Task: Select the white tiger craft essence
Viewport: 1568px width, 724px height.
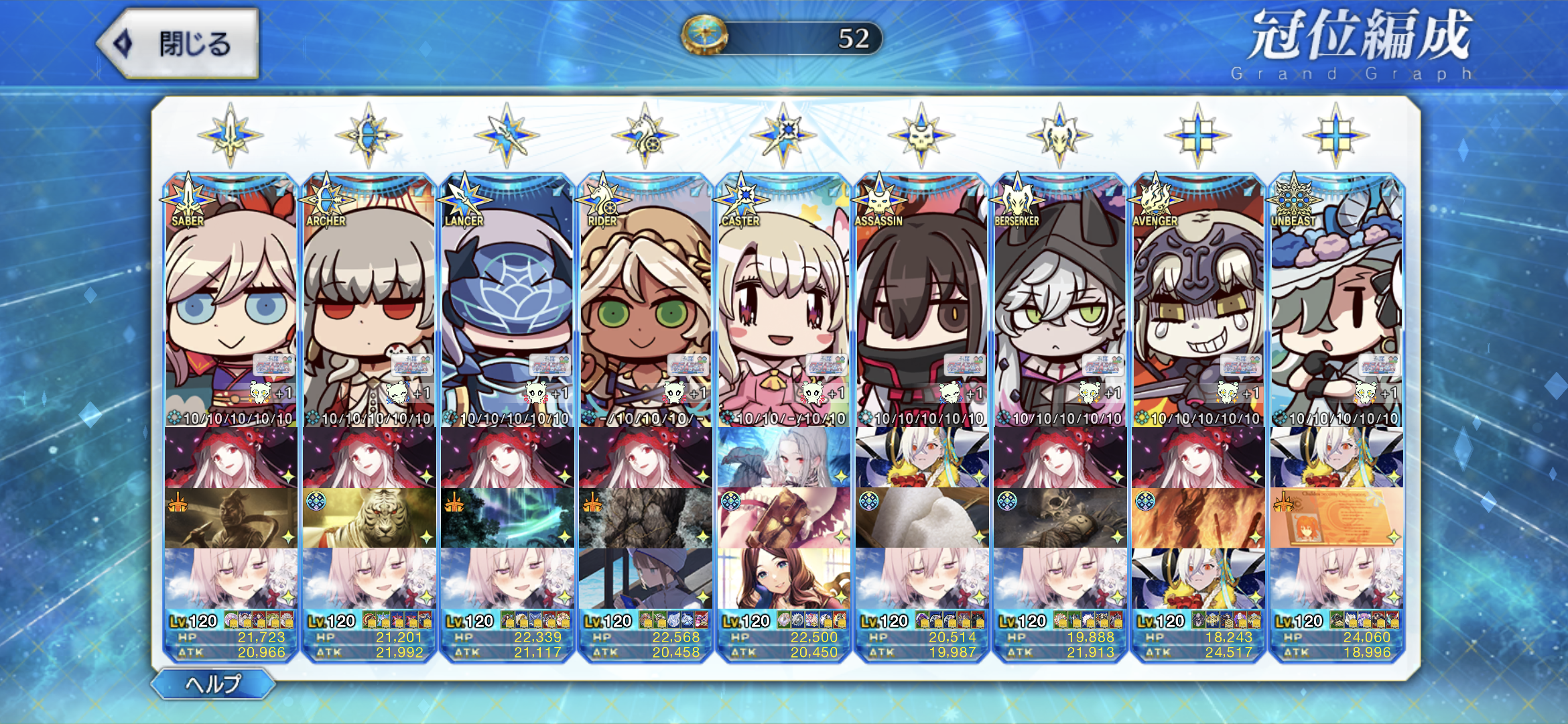Action: 369,518
